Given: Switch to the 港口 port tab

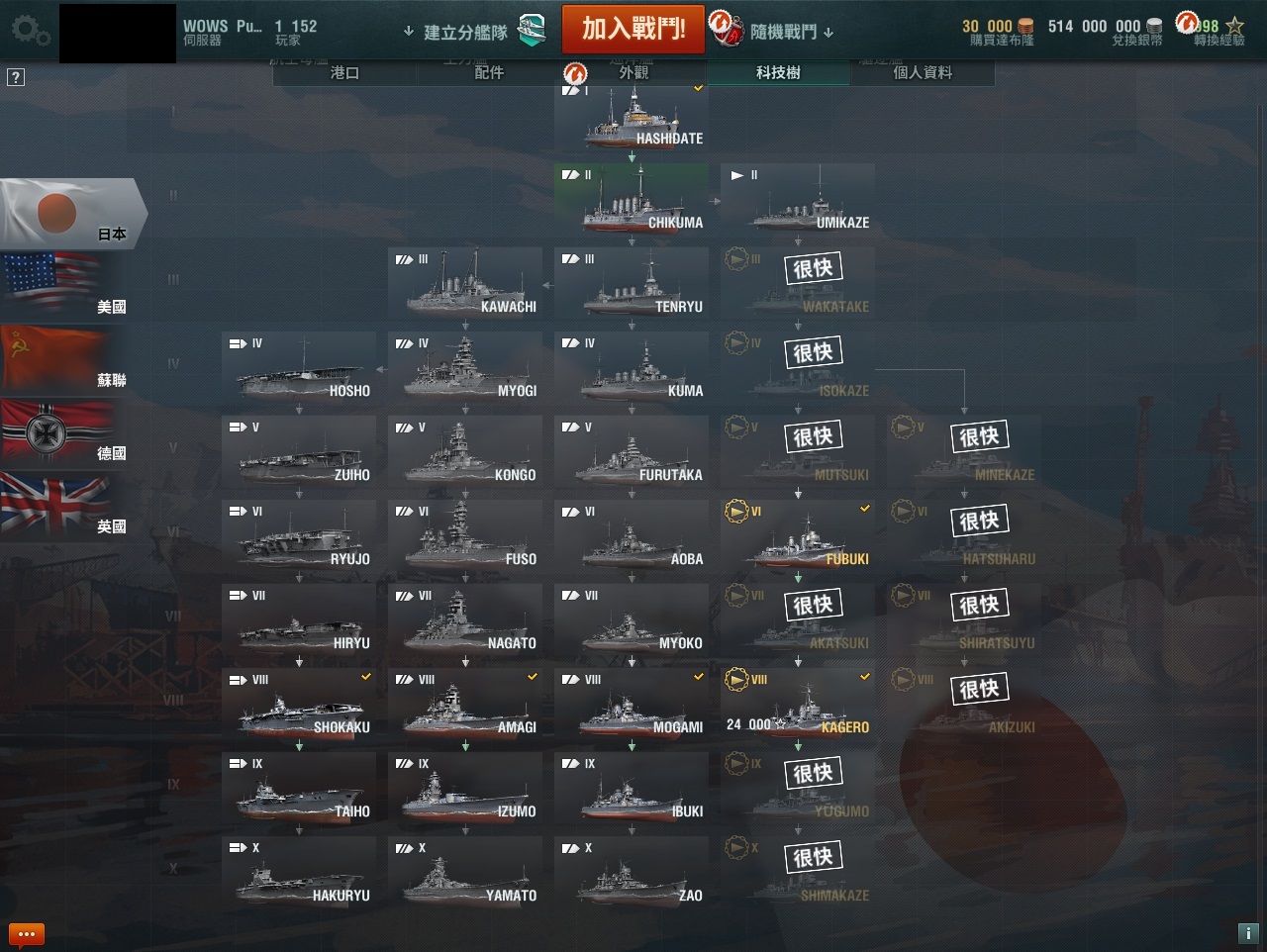Looking at the screenshot, I should coord(344,72).
